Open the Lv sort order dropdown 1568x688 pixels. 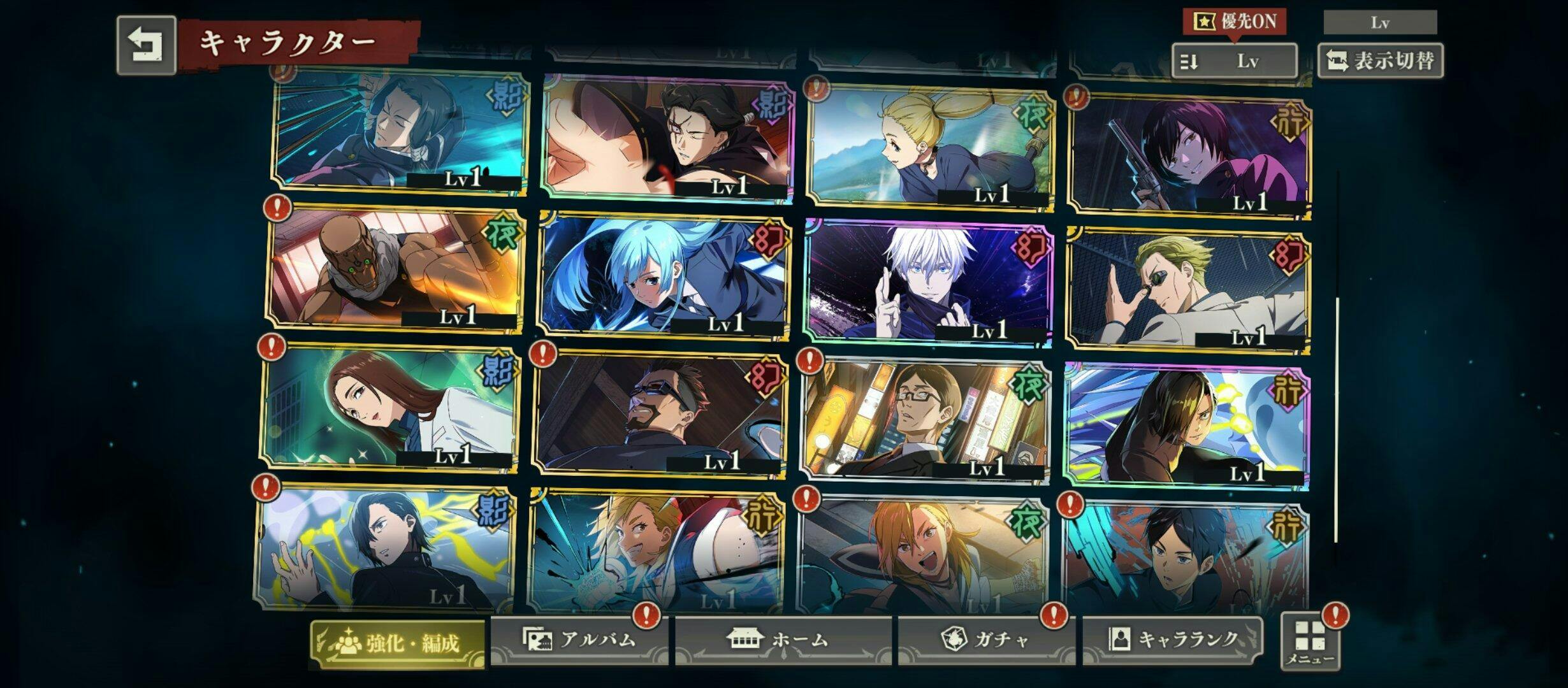[1234, 61]
